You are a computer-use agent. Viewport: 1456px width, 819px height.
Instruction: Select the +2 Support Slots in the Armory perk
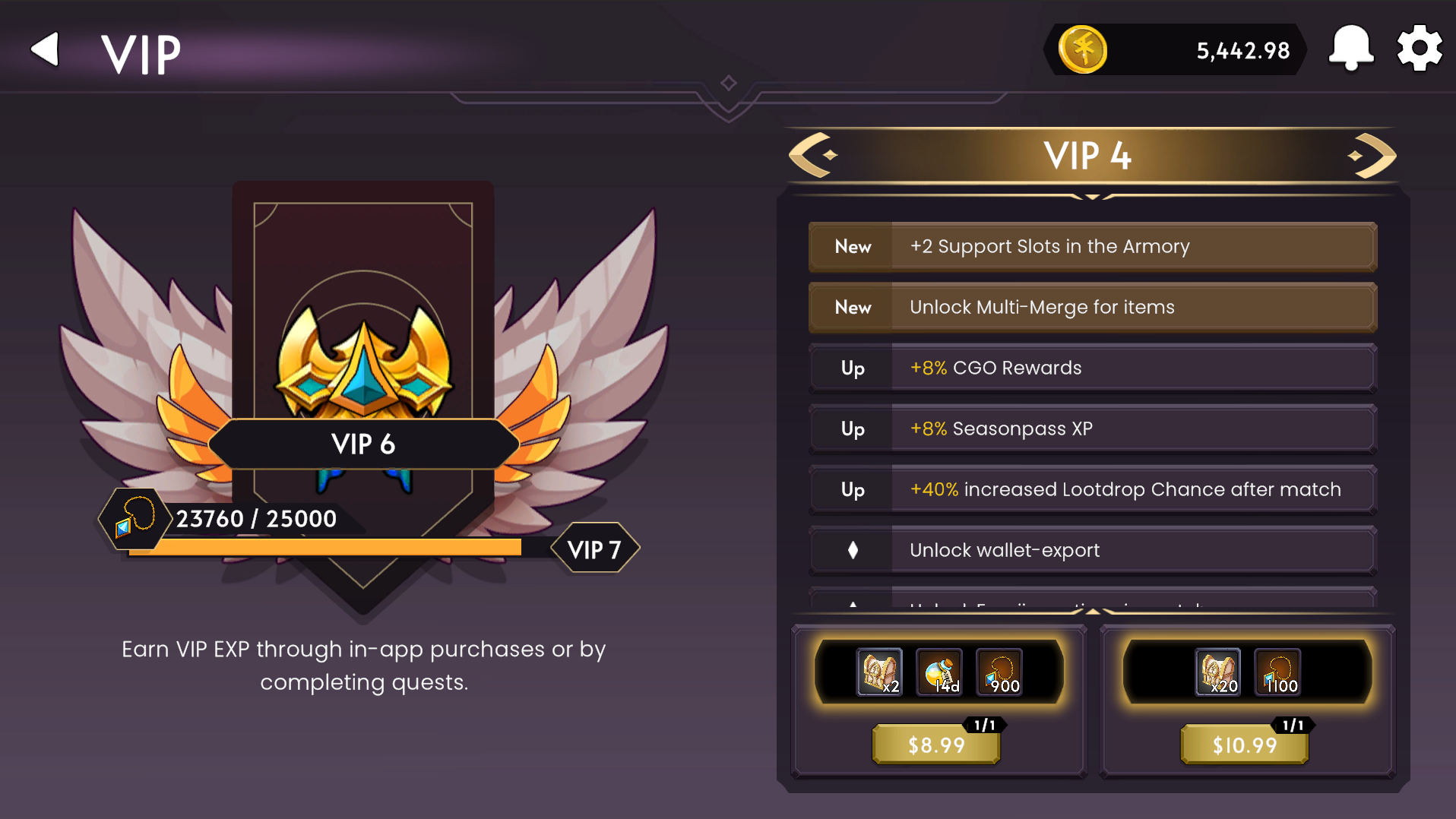(x=1093, y=246)
